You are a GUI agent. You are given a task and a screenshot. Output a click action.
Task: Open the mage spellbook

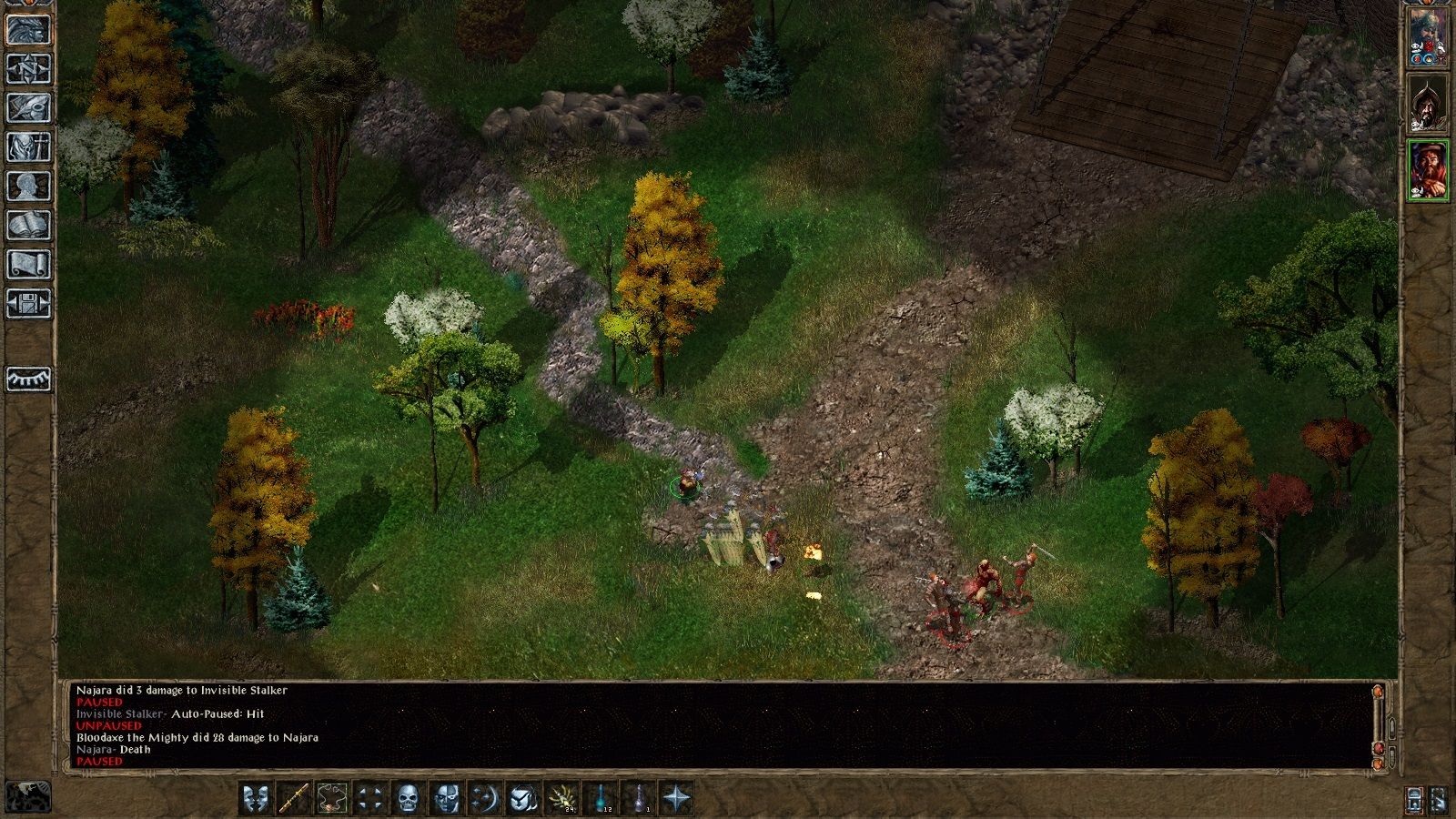click(x=28, y=225)
